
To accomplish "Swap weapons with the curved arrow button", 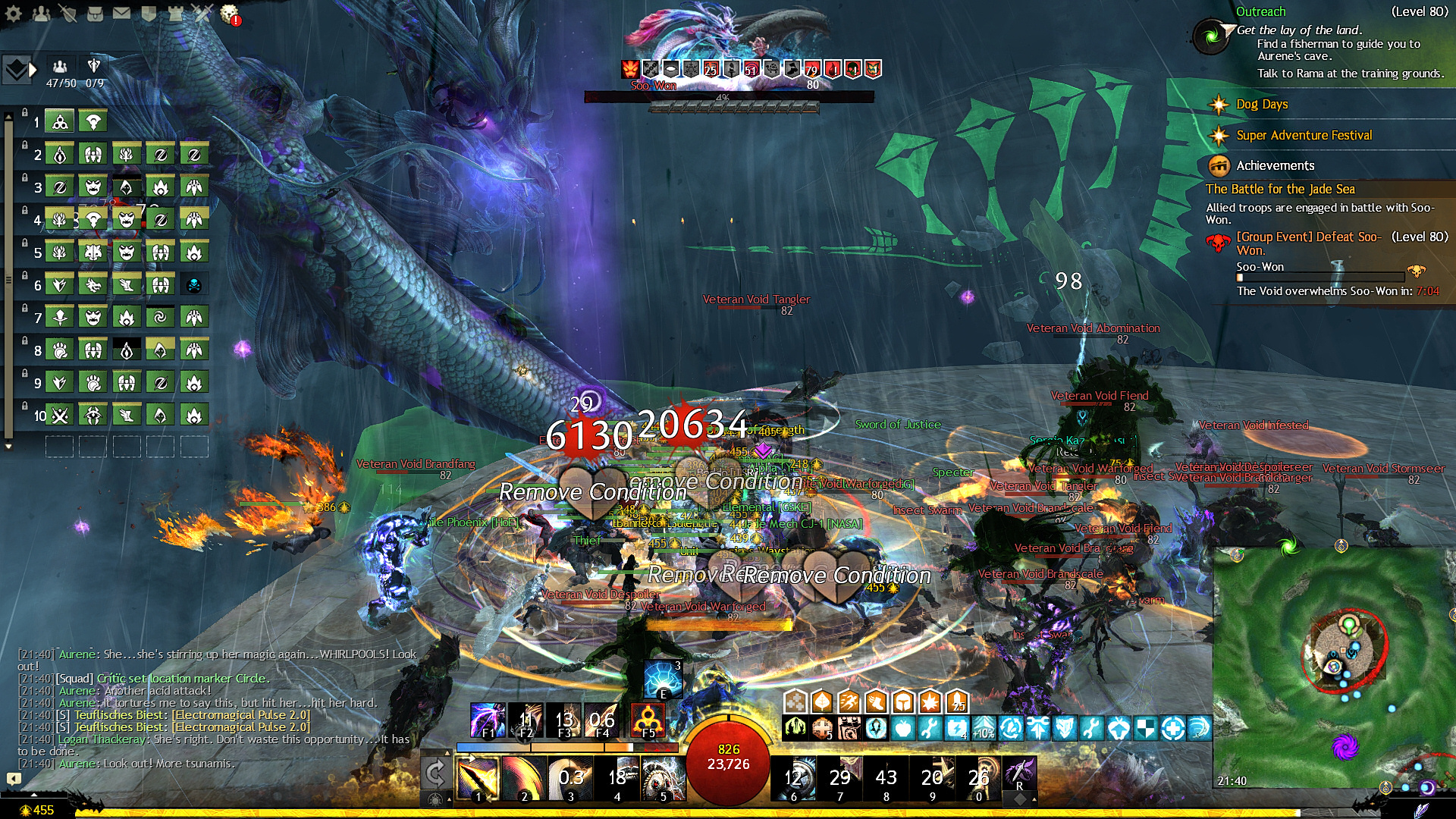I will tap(435, 773).
